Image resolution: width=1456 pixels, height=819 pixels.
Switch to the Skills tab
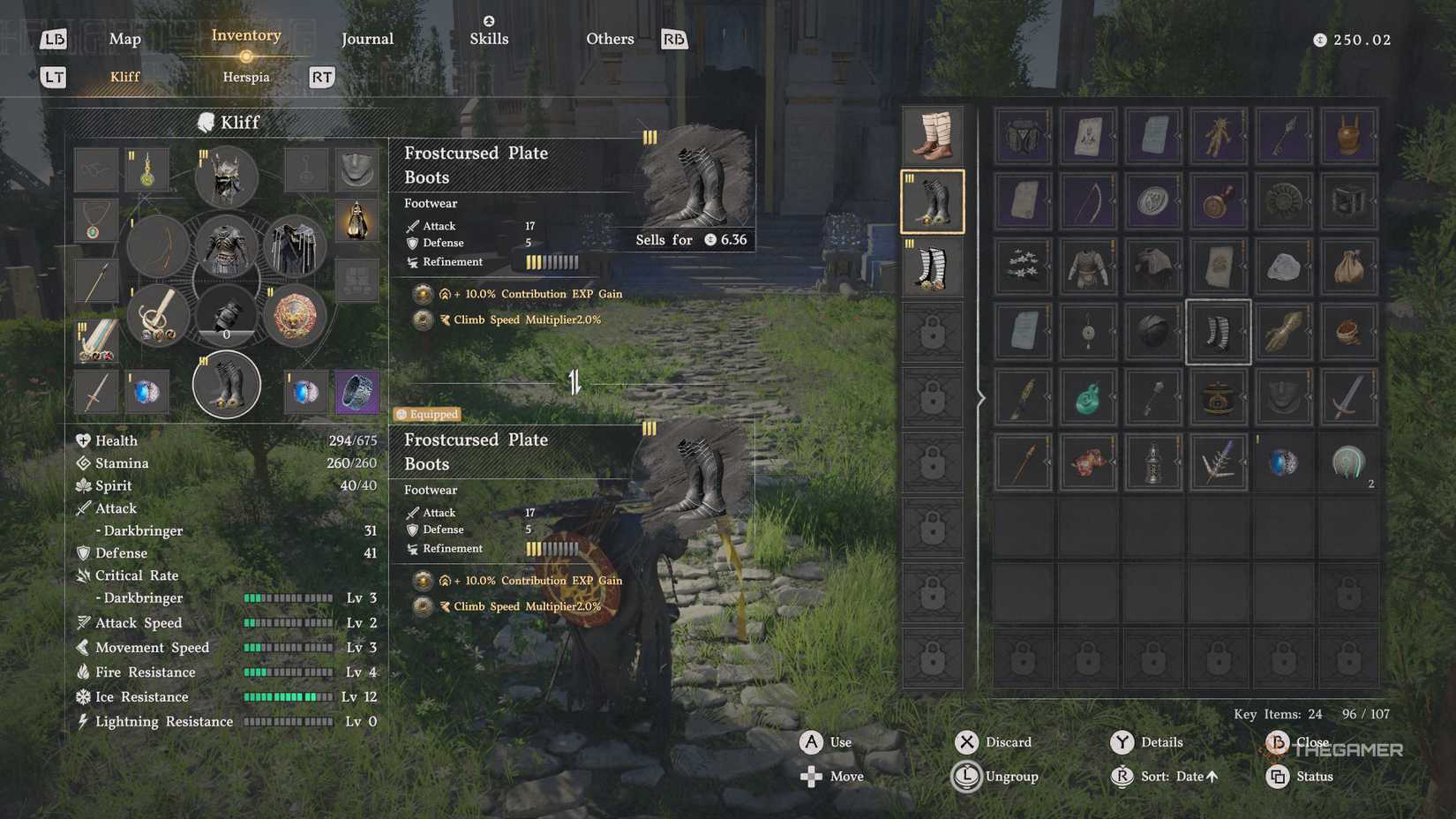[x=489, y=39]
